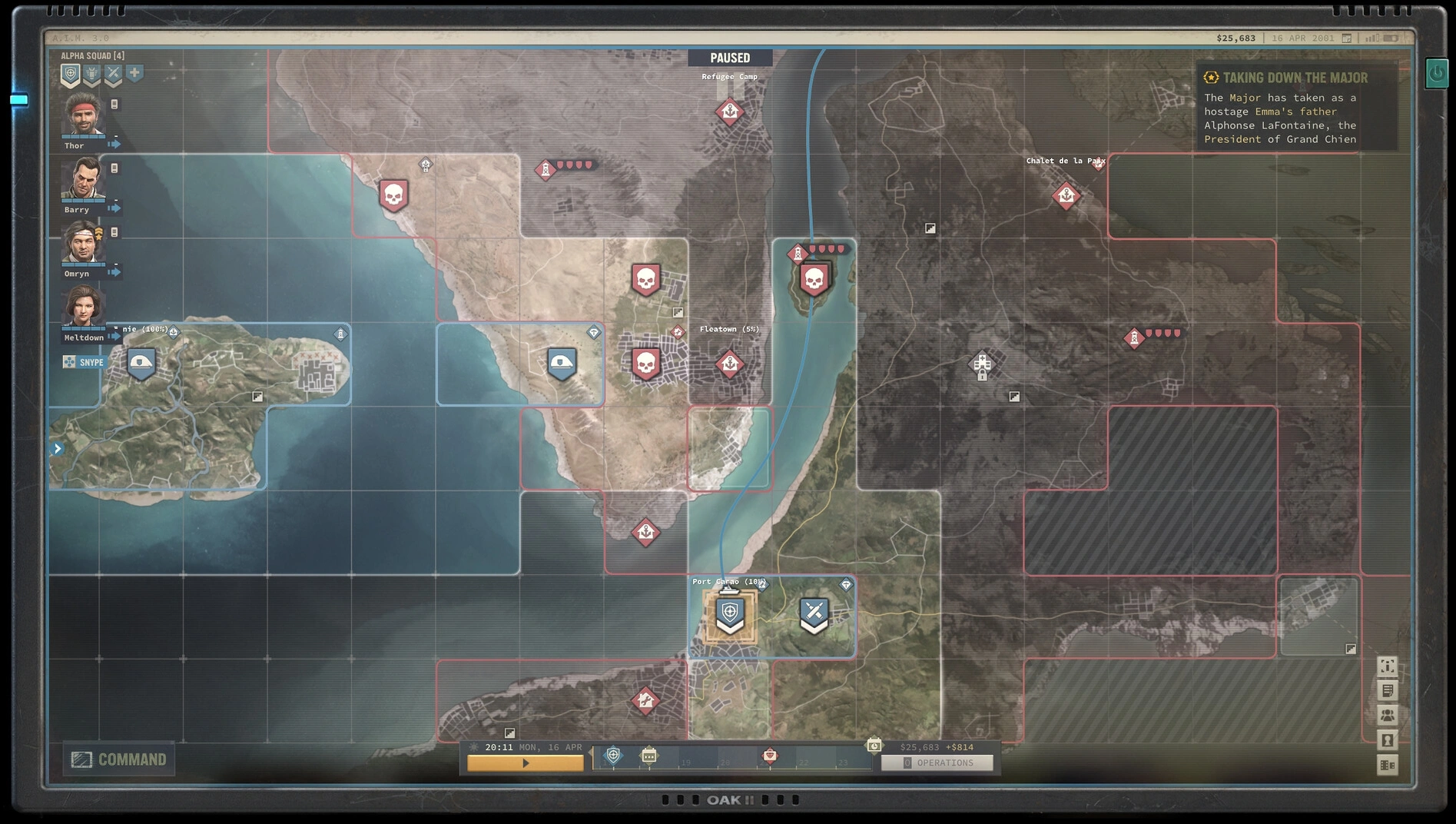The height and width of the screenshot is (824, 1456).
Task: Select the Alpha Squad shield tab
Action: tap(71, 74)
